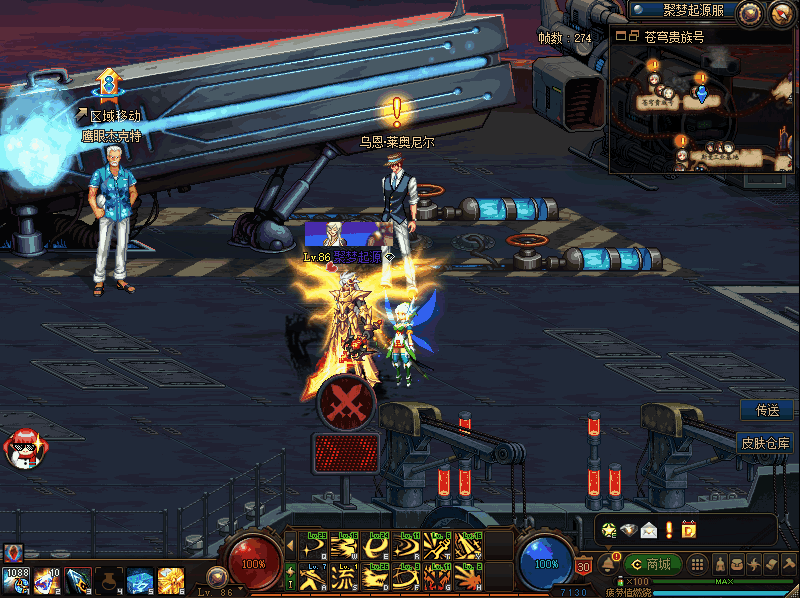Select the empty potion bottle quickslot
This screenshot has height=598, width=800.
pyautogui.click(x=108, y=580)
